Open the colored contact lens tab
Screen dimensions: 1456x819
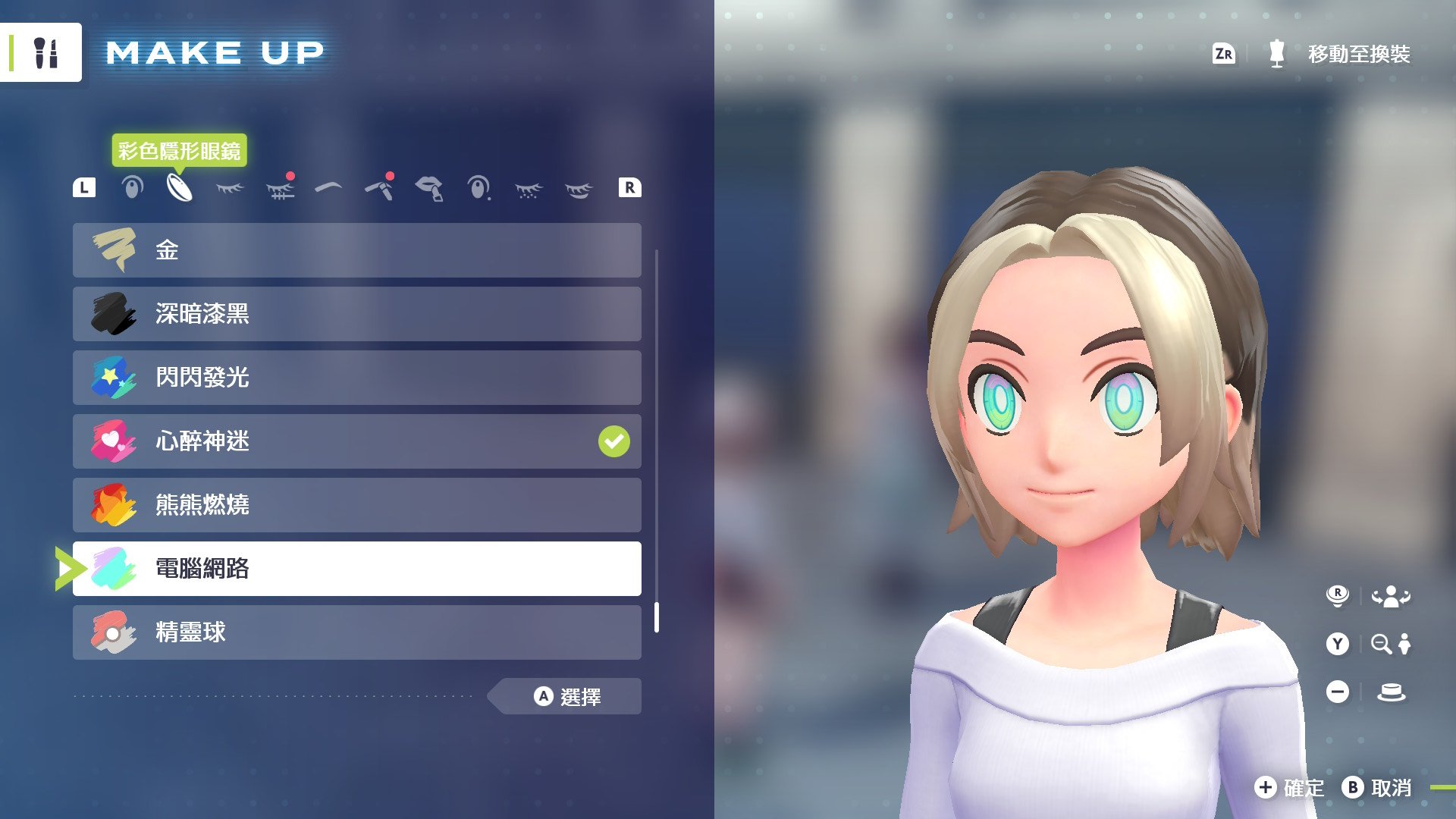click(x=180, y=187)
